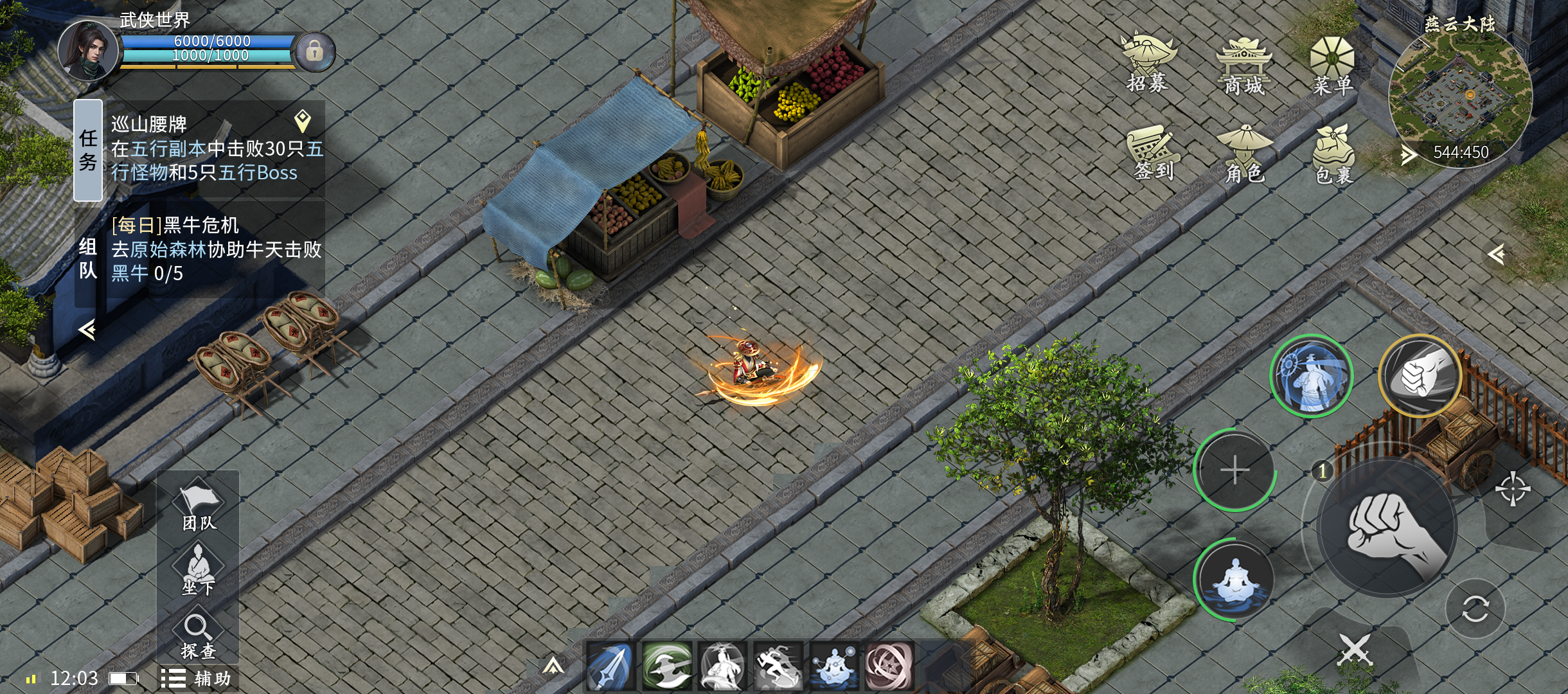Switch to the 组队 party tab
This screenshot has height=694, width=1568.
click(88, 257)
